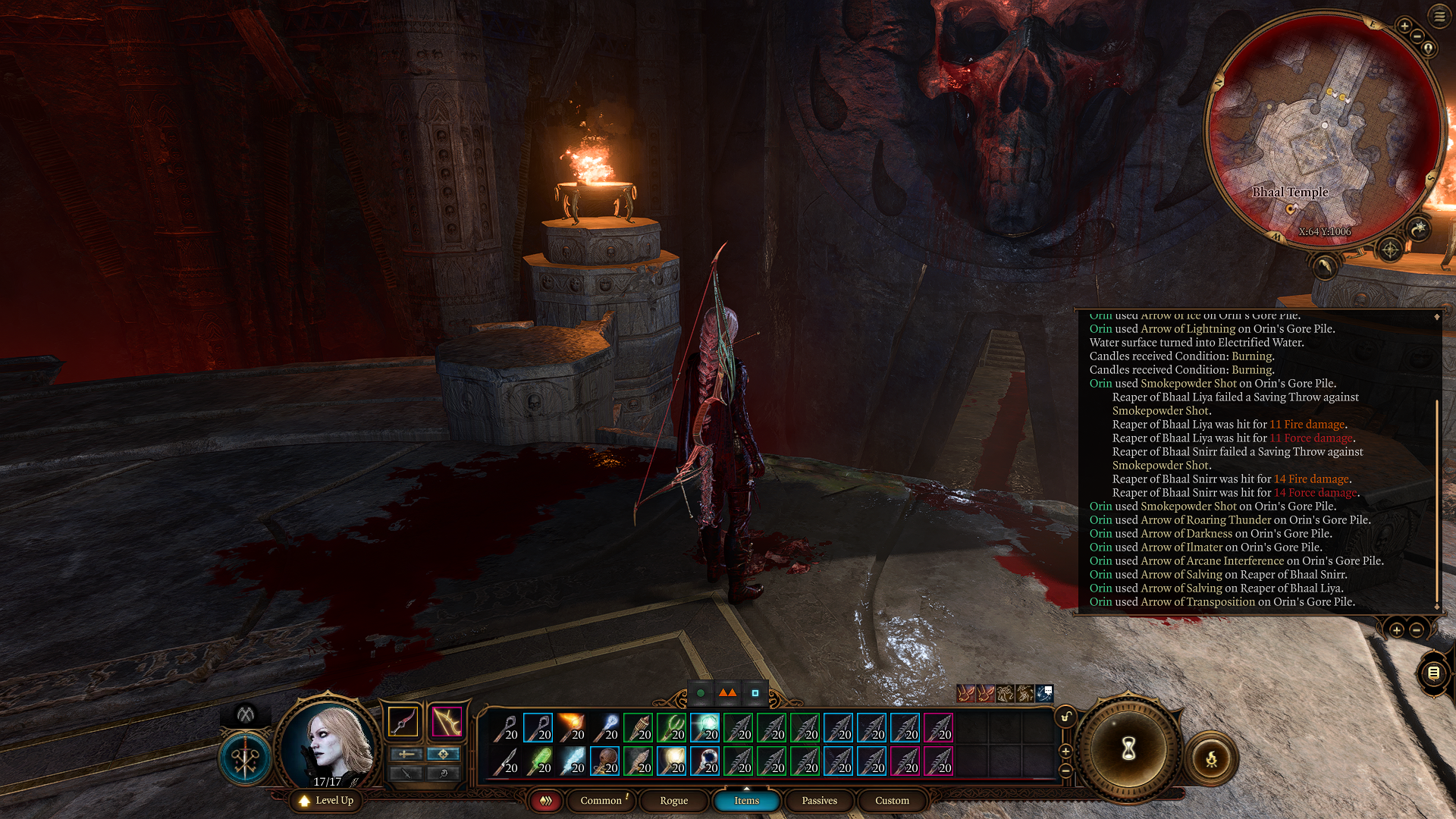
Task: Open the campfire rest button
Action: click(x=1211, y=758)
